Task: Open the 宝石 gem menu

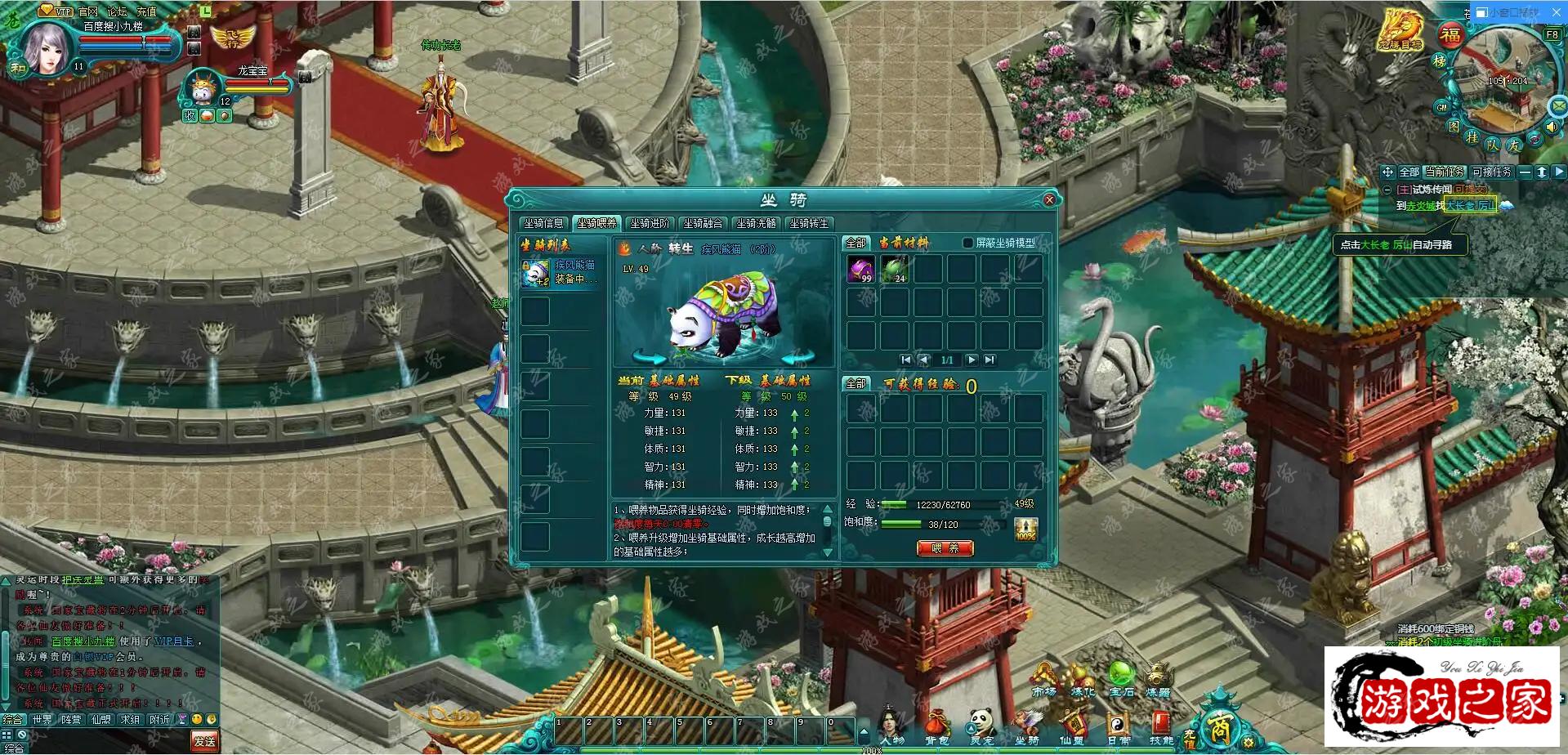Action: (1121, 680)
